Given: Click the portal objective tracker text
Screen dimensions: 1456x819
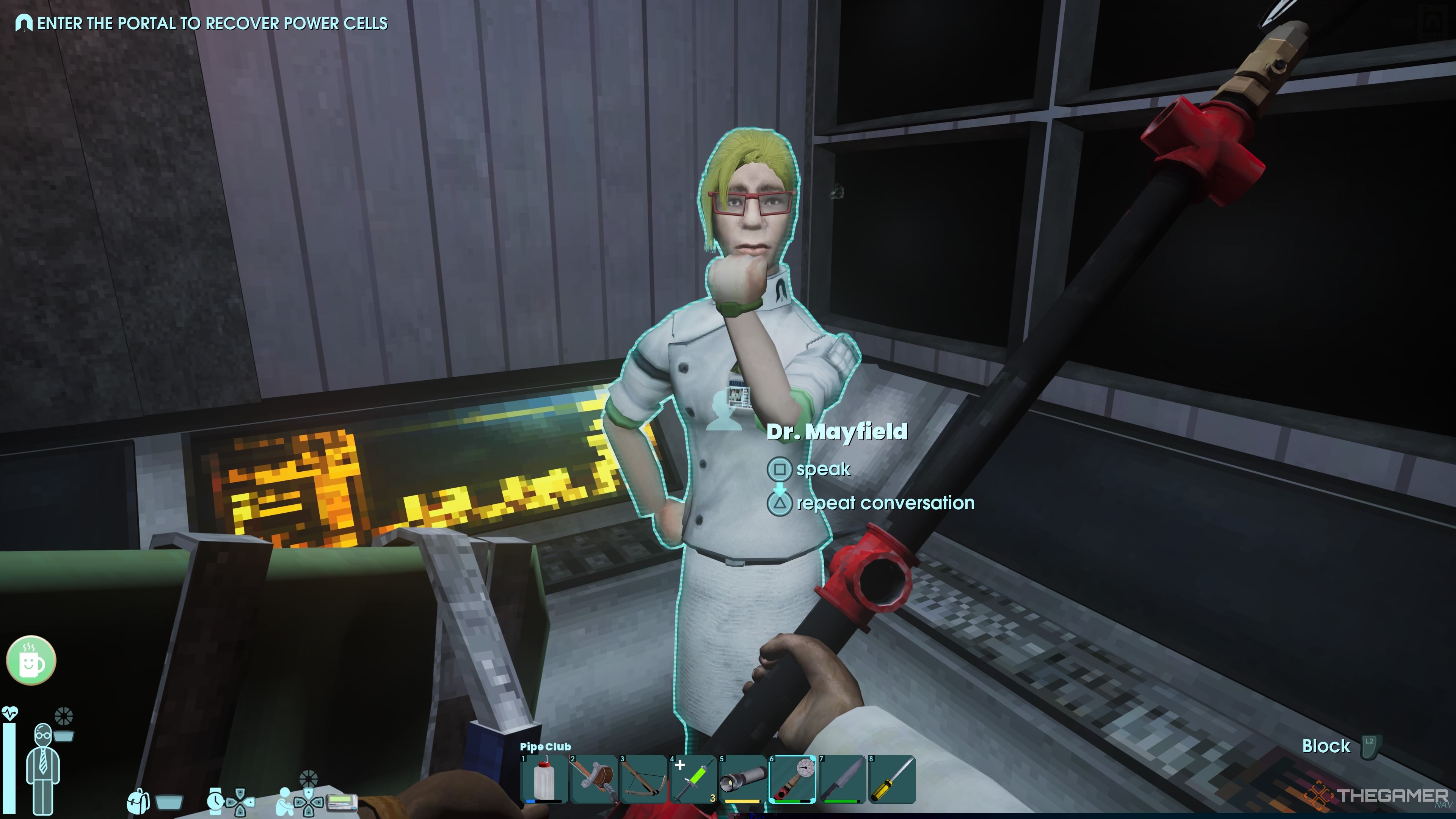Looking at the screenshot, I should click(212, 23).
